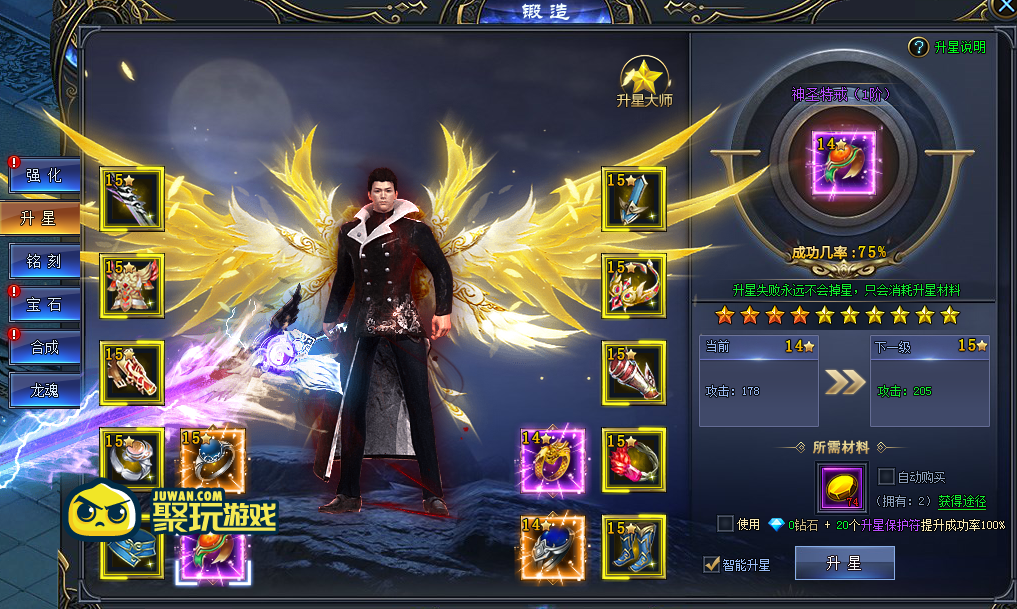The height and width of the screenshot is (609, 1017).
Task: Open the 龙魂 (Dragon Soul) tab
Action: [x=43, y=391]
